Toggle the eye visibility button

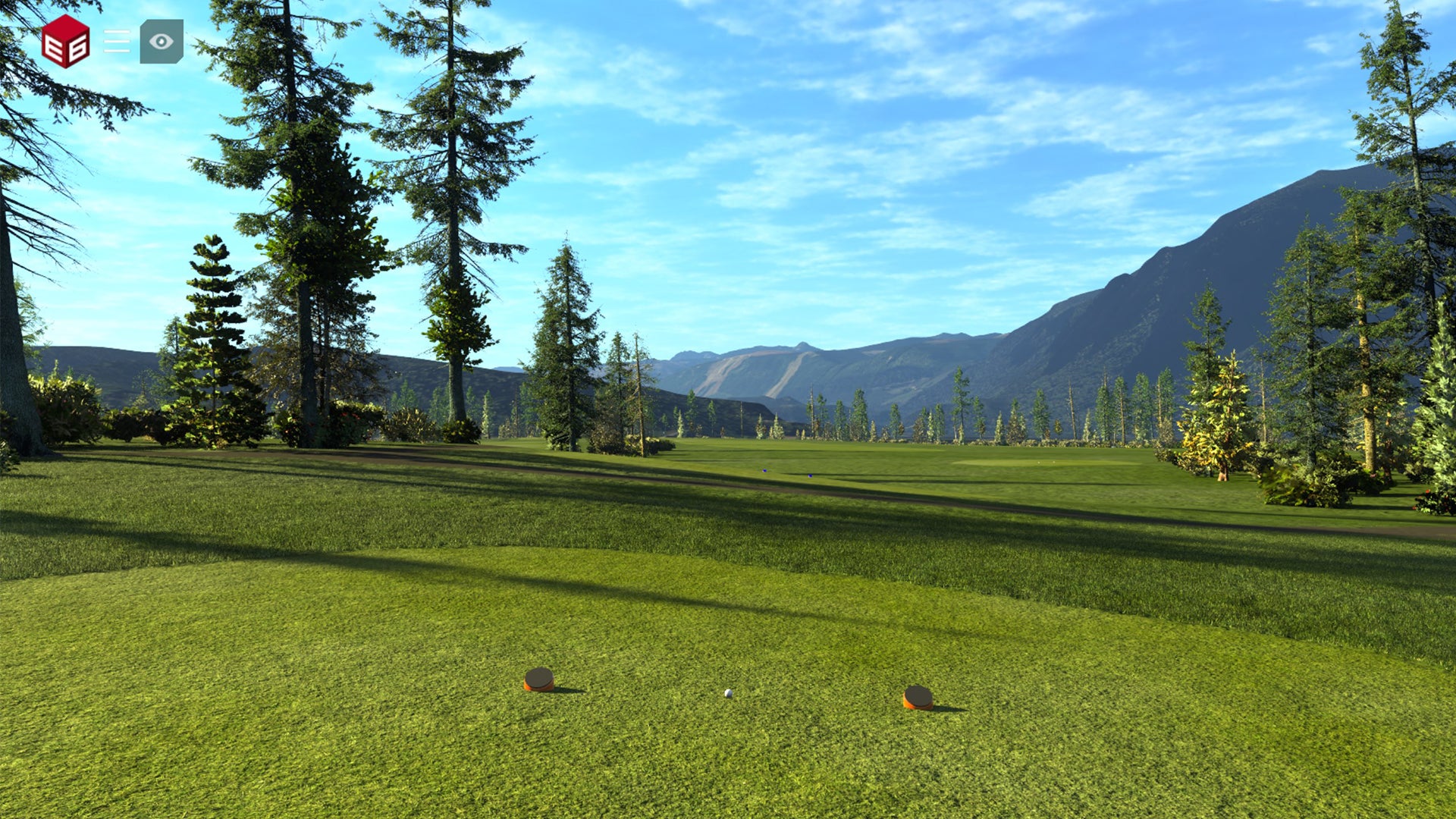[x=162, y=41]
